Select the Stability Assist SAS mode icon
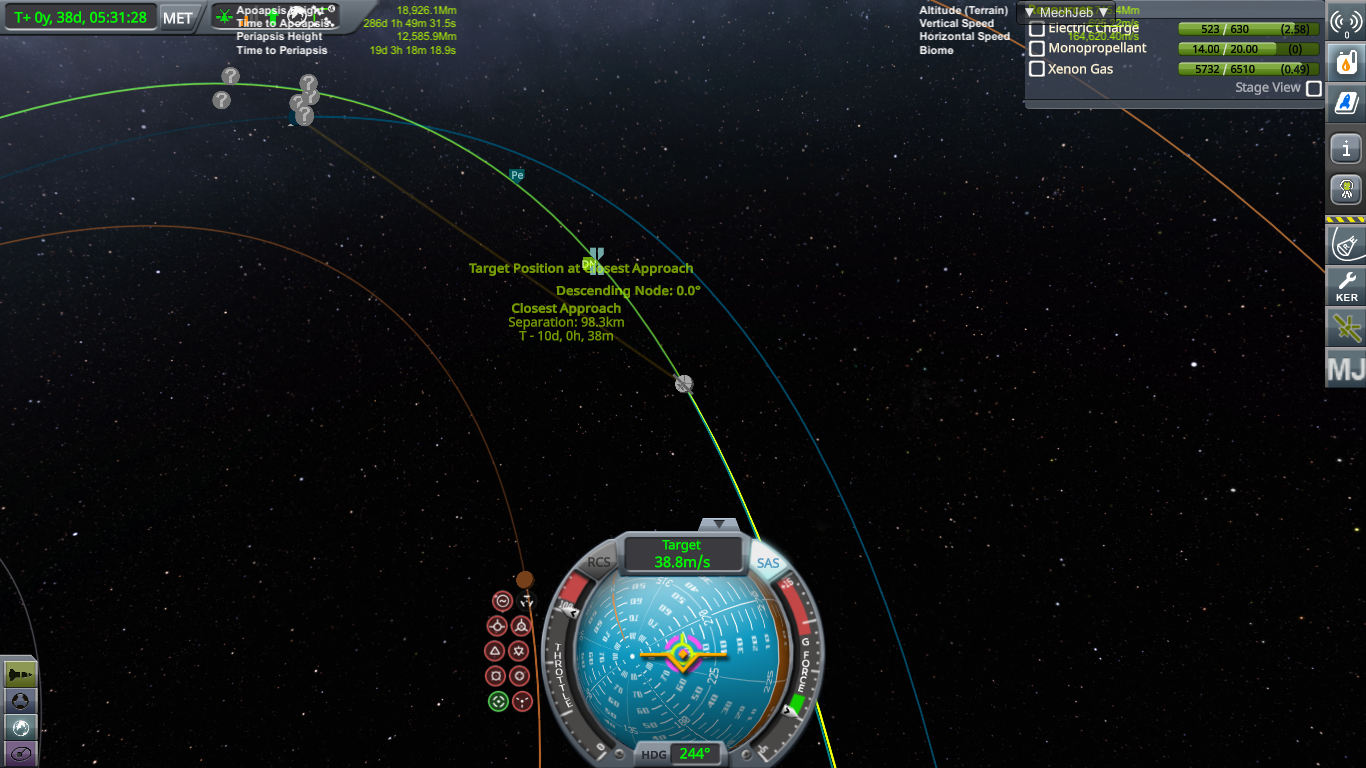This screenshot has height=768, width=1366. (503, 602)
